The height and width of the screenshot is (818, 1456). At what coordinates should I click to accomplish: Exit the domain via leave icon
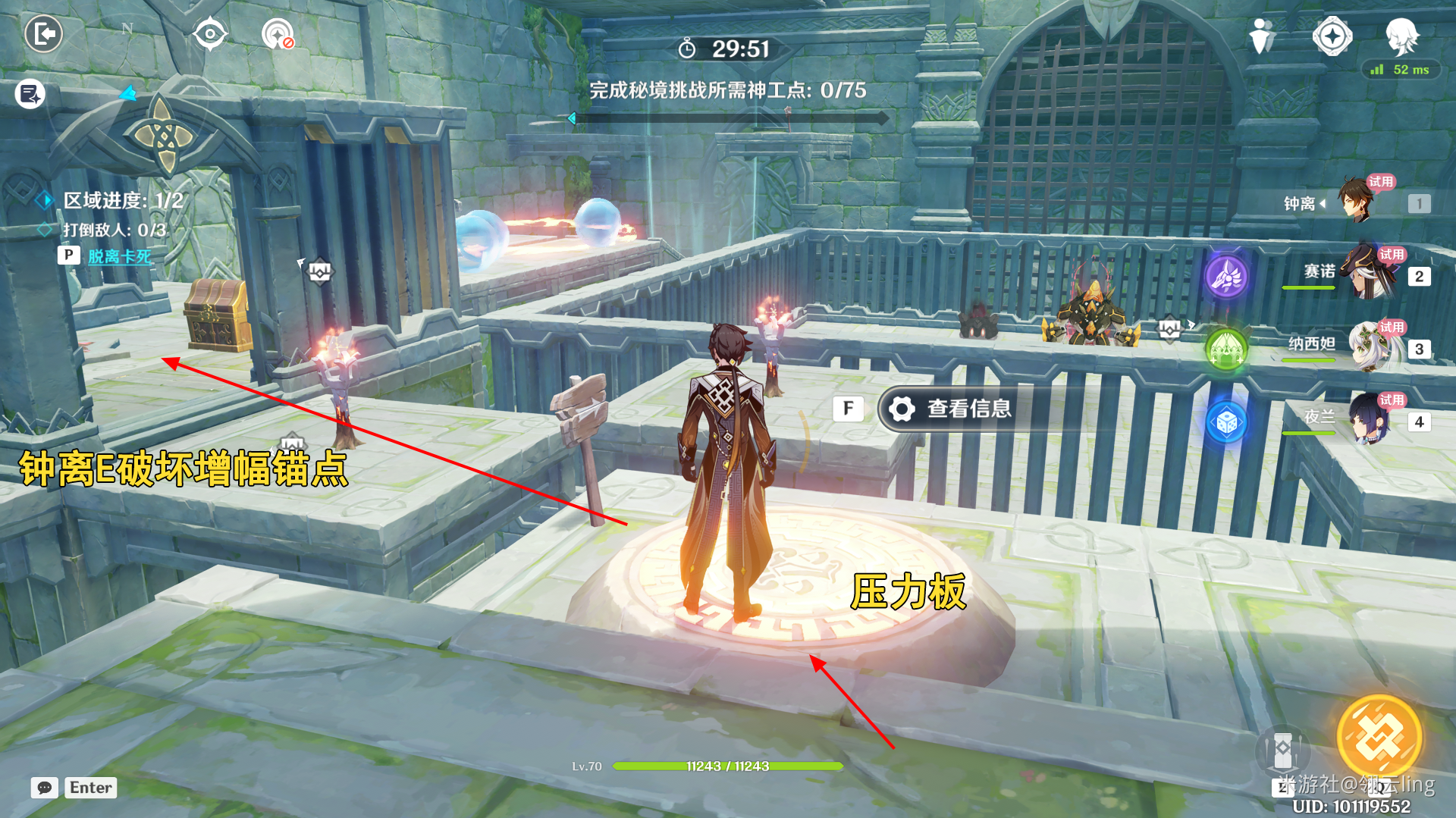(x=43, y=34)
